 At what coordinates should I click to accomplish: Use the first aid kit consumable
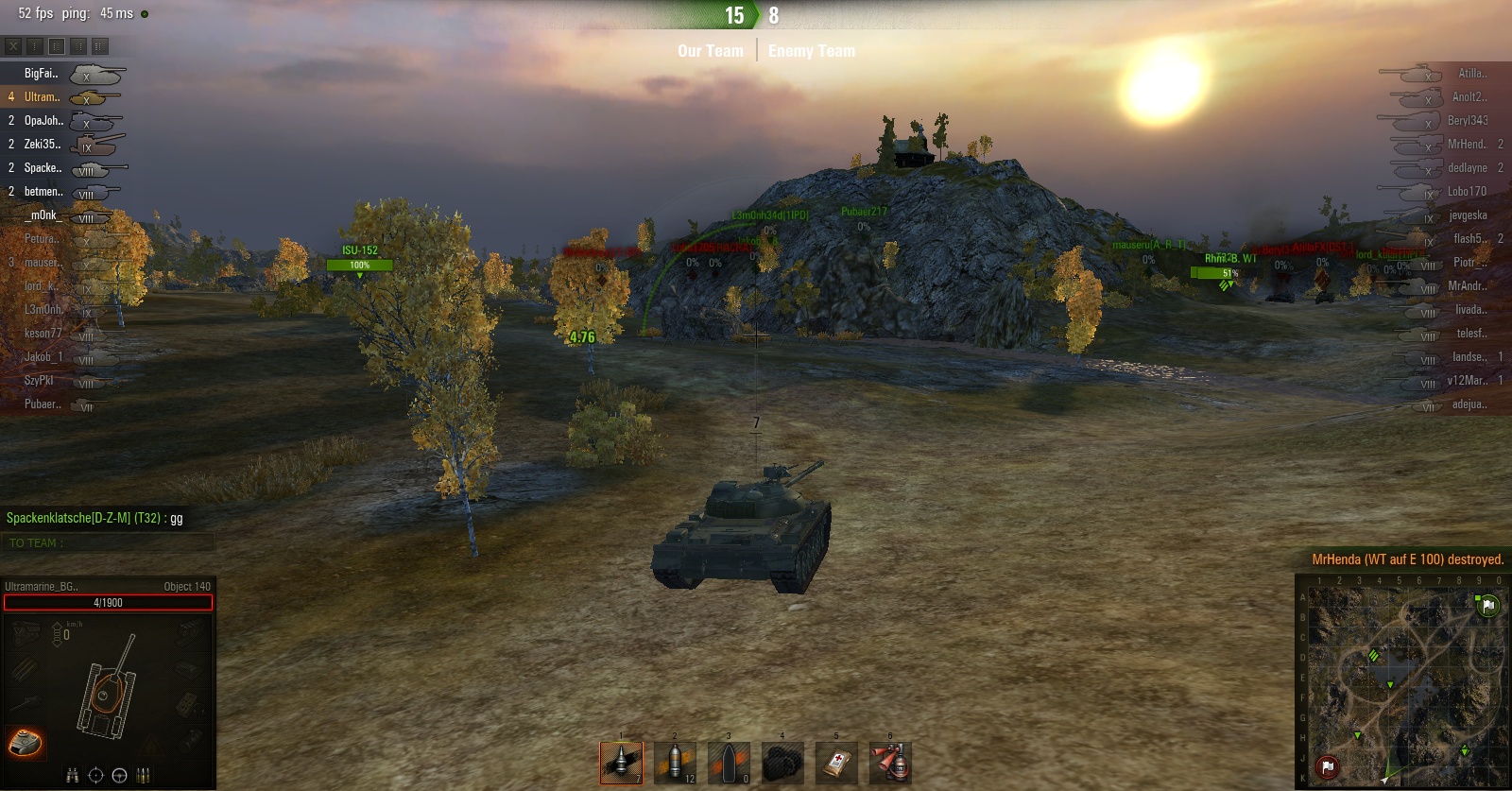click(x=837, y=763)
